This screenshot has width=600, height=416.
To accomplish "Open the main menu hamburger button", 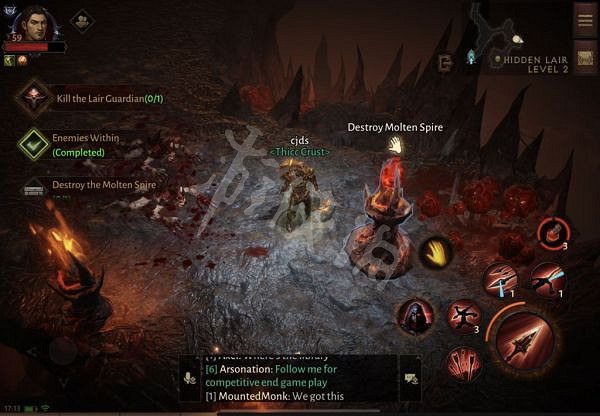I will click(x=585, y=20).
